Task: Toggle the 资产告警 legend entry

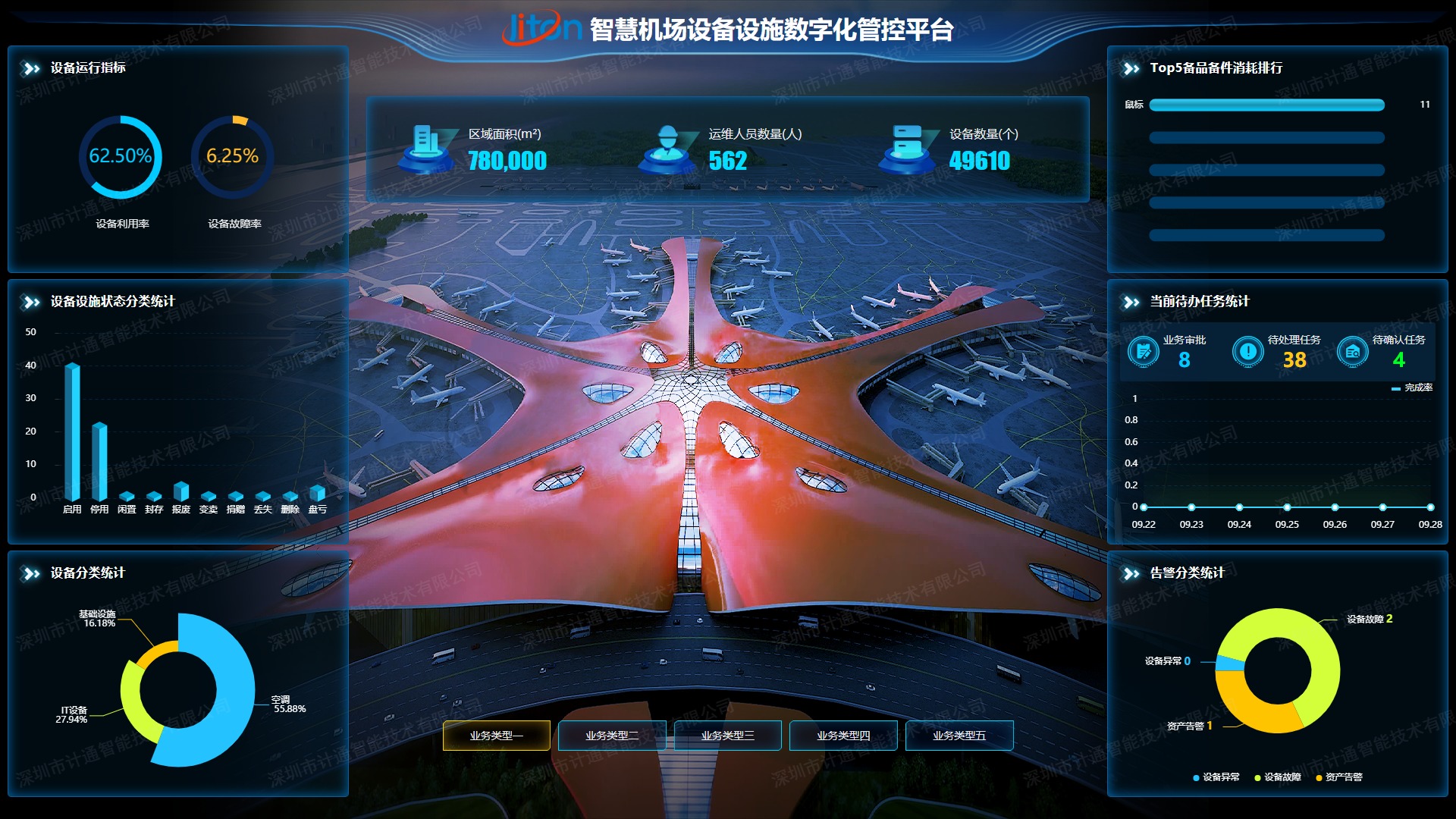Action: 1339,777
